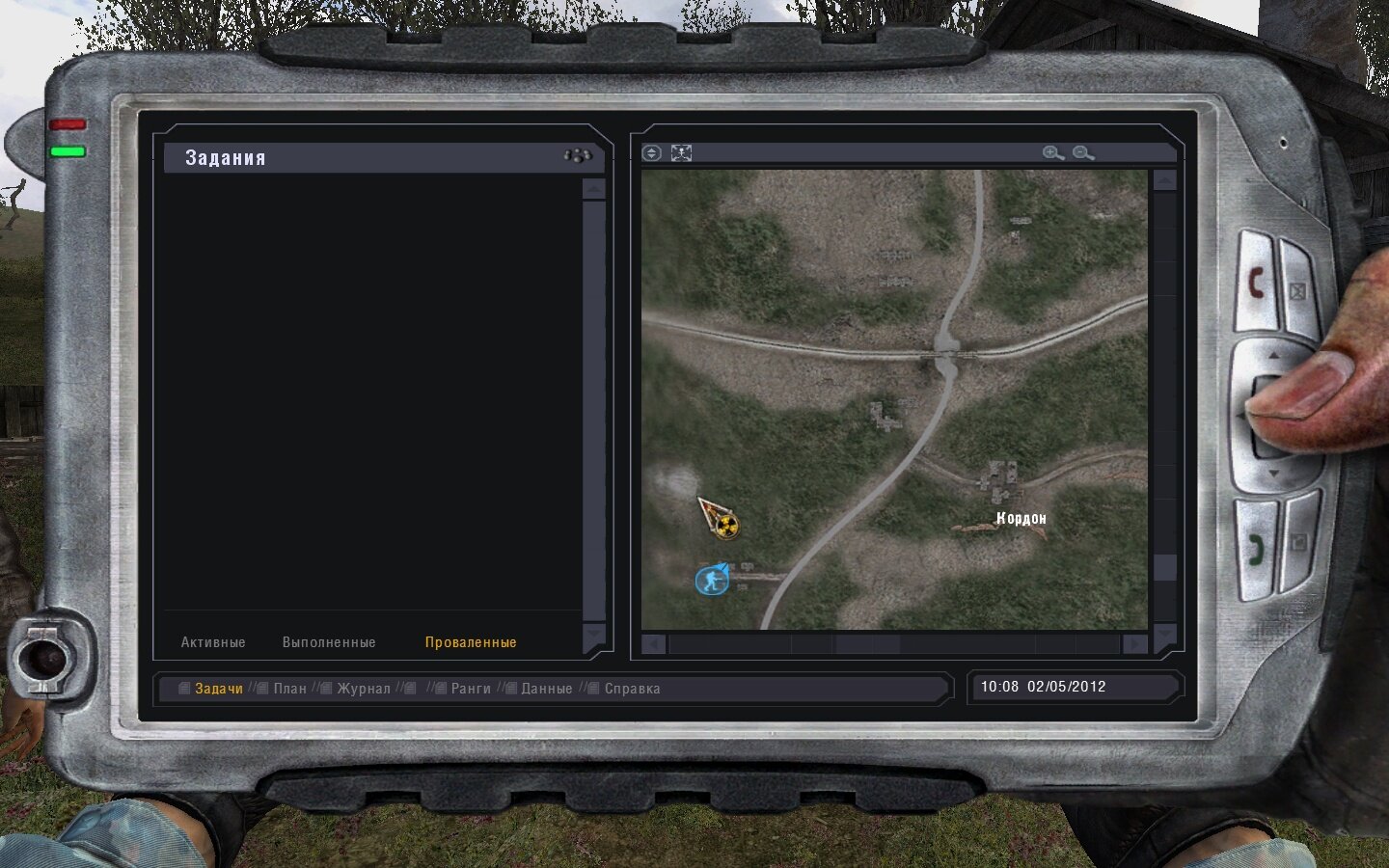Click the Ранги tab icon
1389x868 pixels.
click(x=443, y=689)
